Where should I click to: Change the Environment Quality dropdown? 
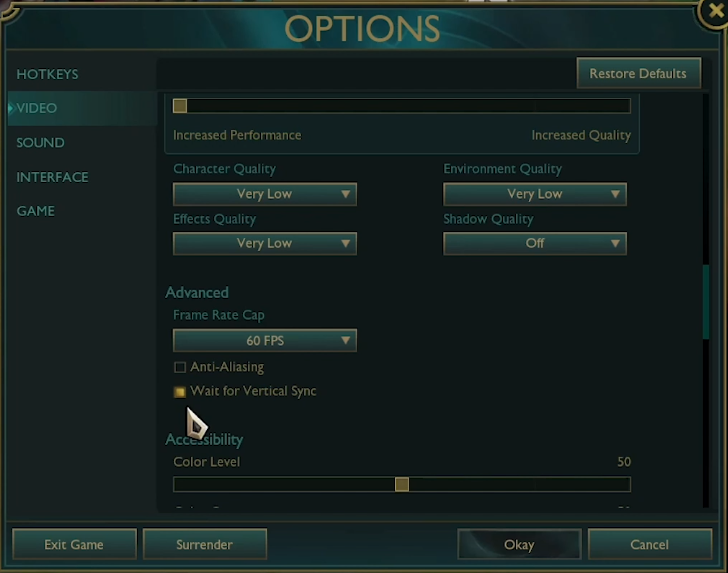tap(534, 194)
